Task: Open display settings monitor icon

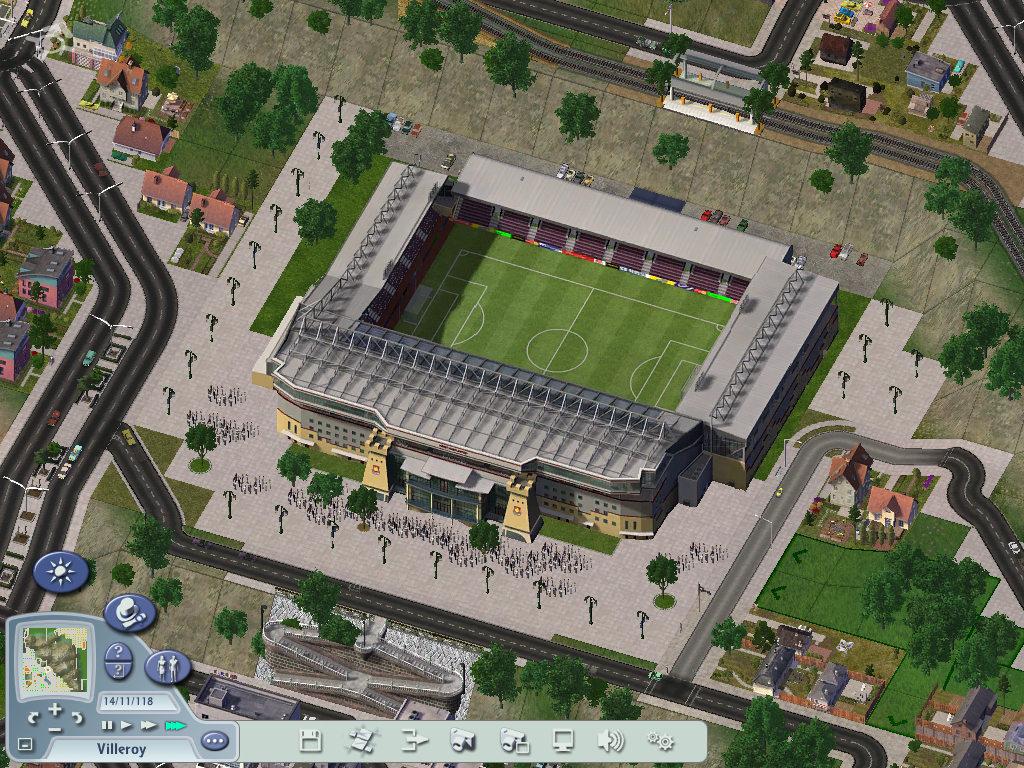Action: [x=563, y=741]
